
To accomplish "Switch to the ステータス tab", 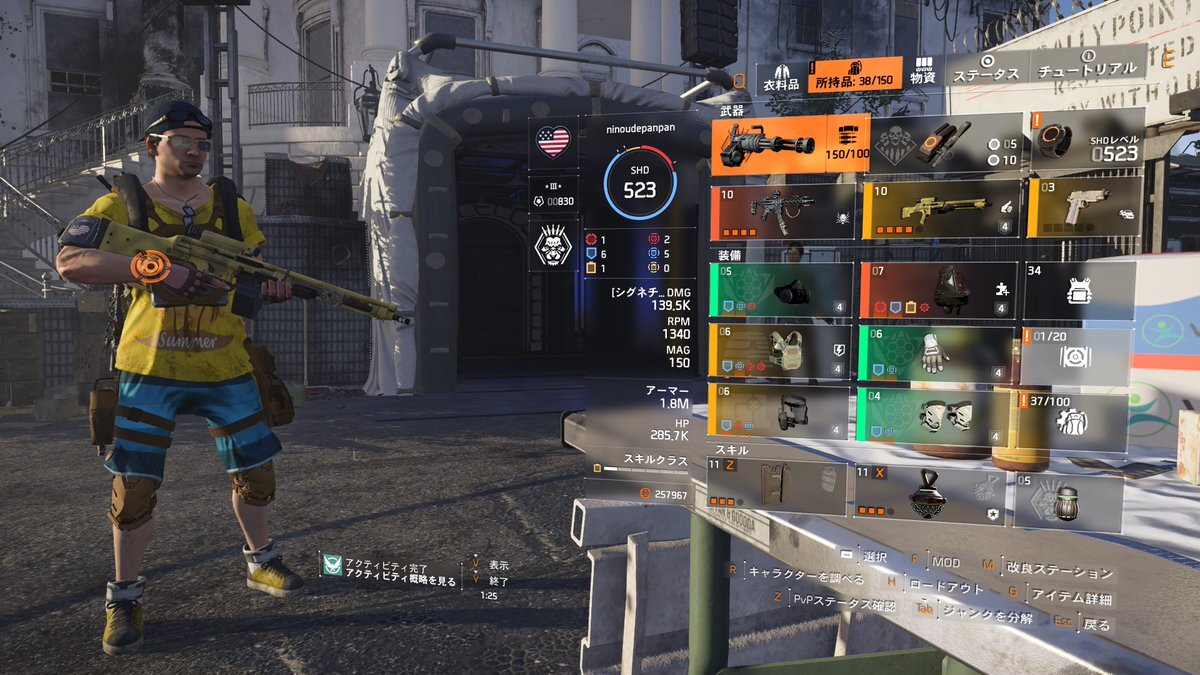I will 986,70.
